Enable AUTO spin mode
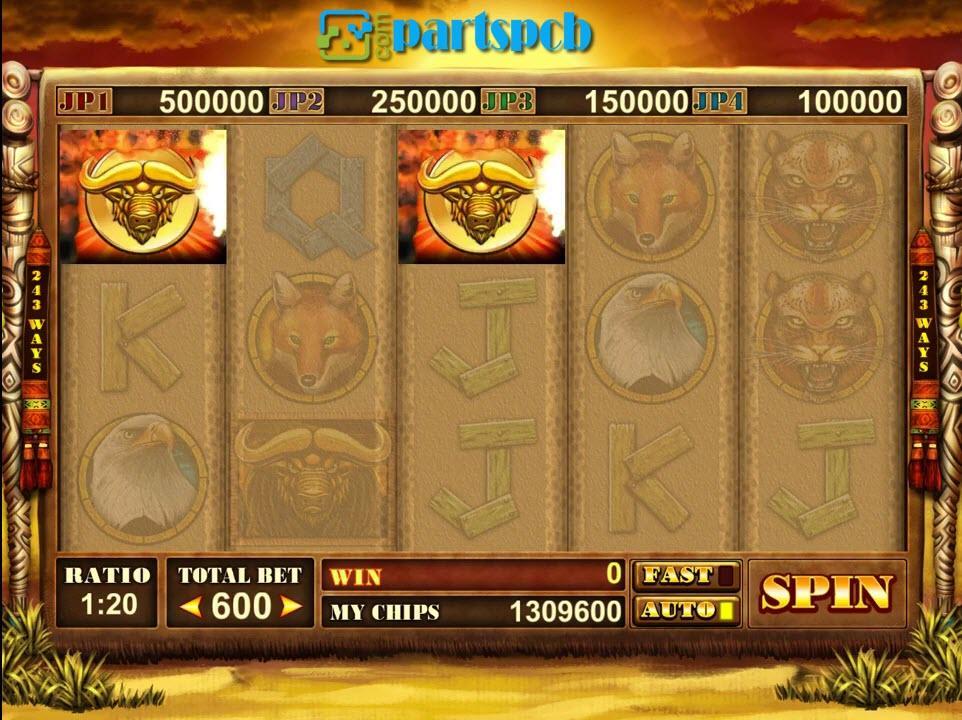This screenshot has height=720, width=962. tap(686, 610)
